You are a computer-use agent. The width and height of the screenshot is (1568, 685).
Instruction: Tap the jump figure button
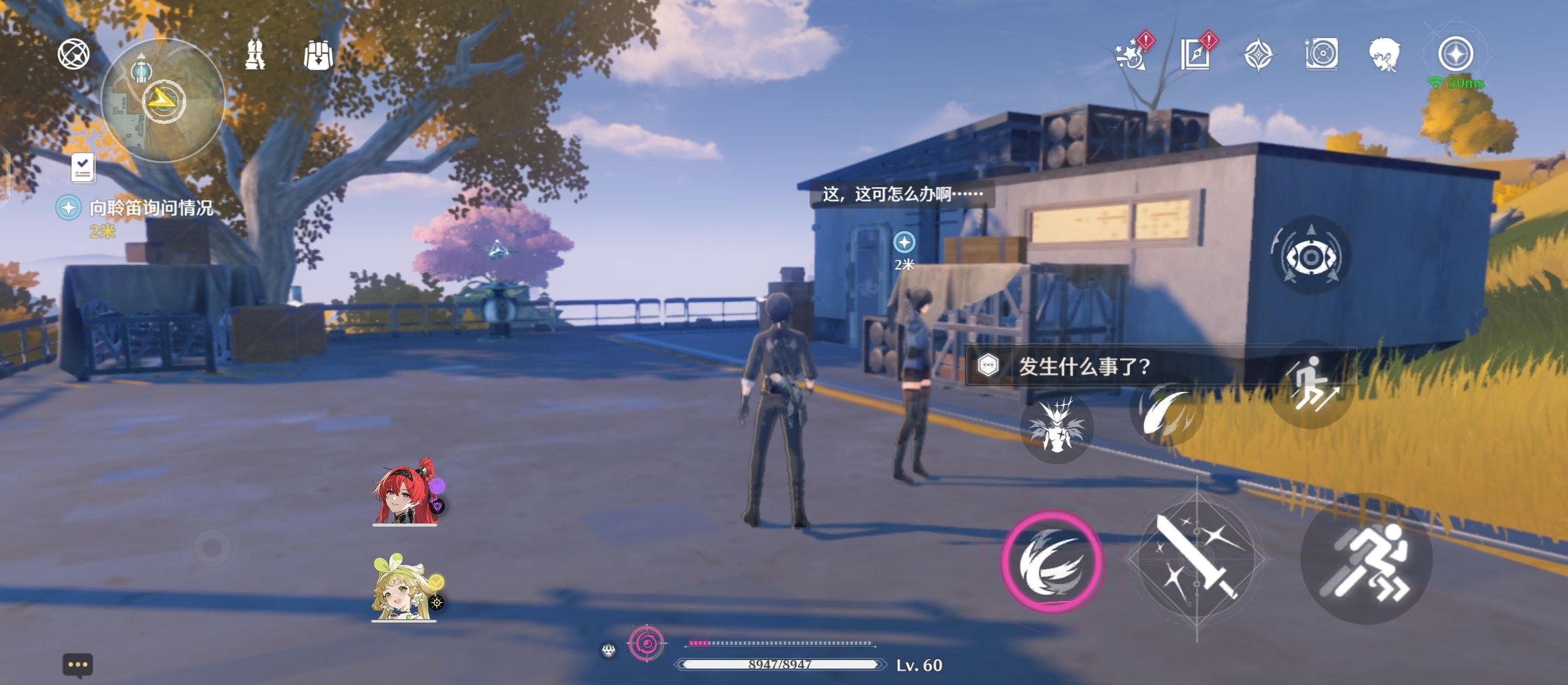(1311, 386)
